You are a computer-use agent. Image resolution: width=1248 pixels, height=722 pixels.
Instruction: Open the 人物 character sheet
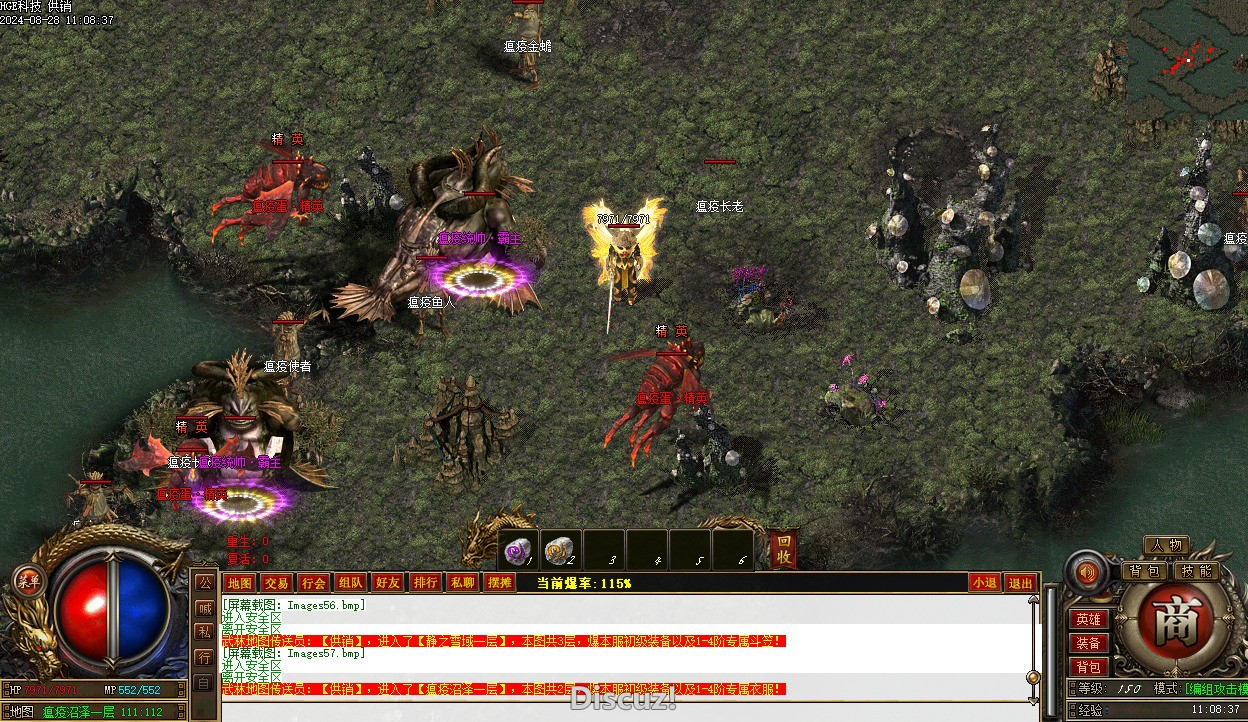coord(1166,545)
